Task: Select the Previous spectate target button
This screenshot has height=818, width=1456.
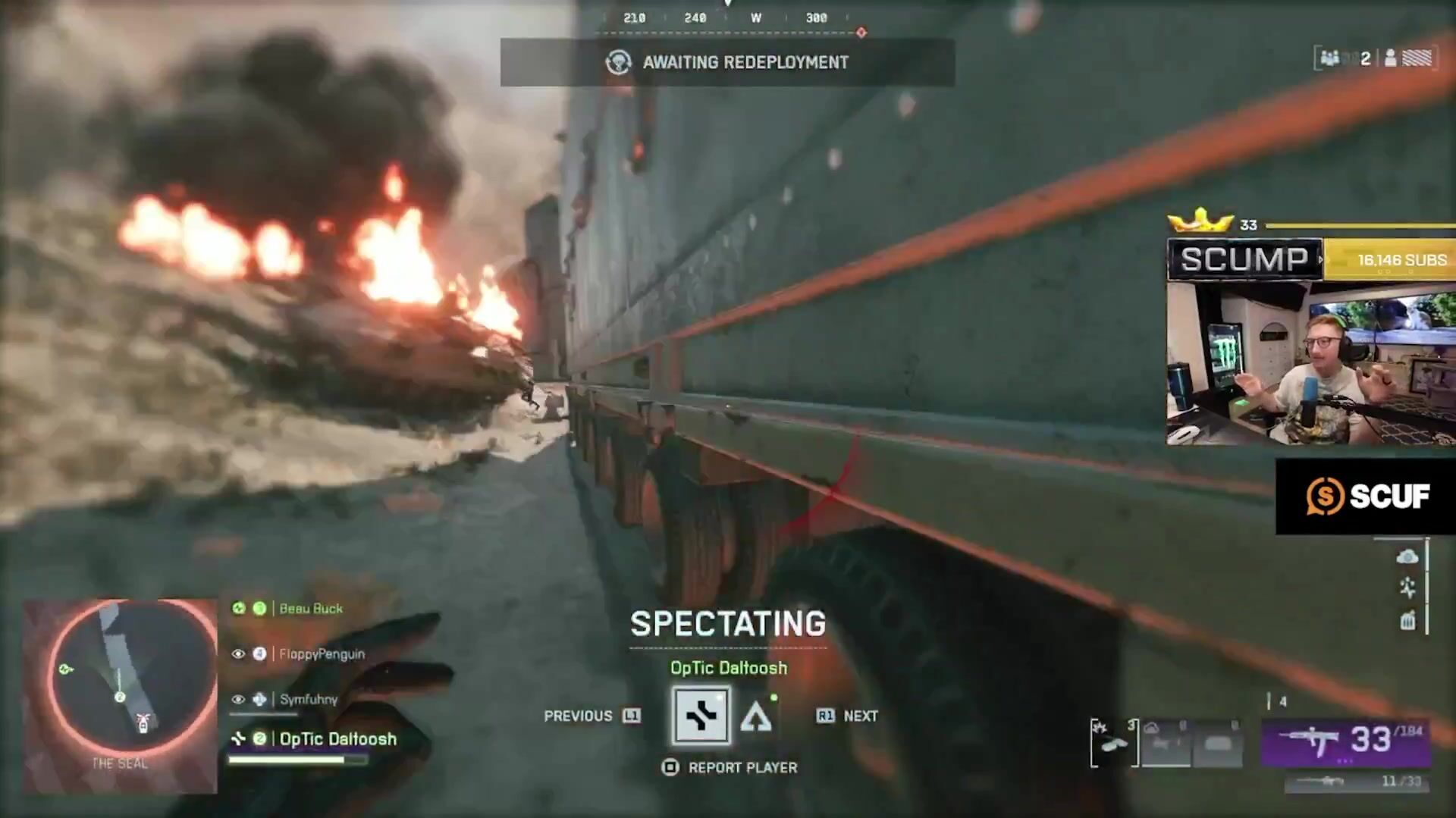Action: click(x=591, y=716)
